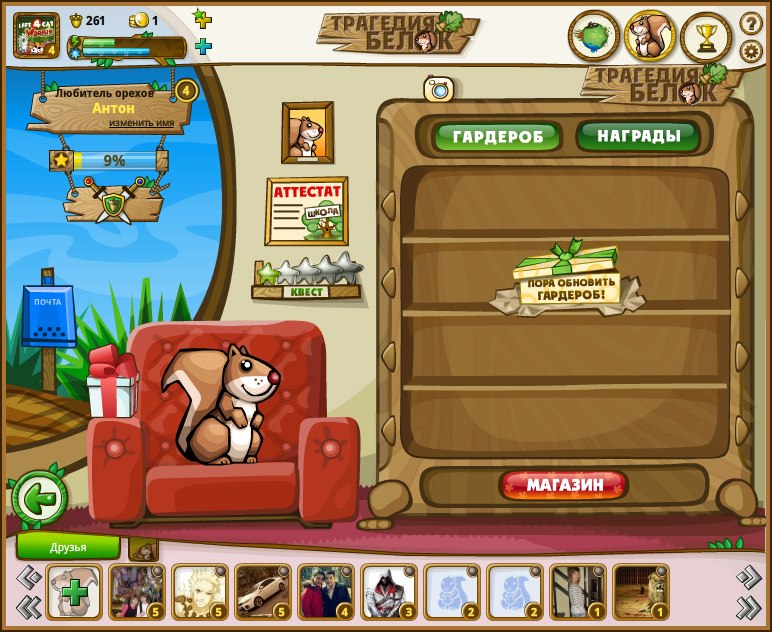Open settings with the gear icon
The width and height of the screenshot is (772, 632).
(751, 51)
